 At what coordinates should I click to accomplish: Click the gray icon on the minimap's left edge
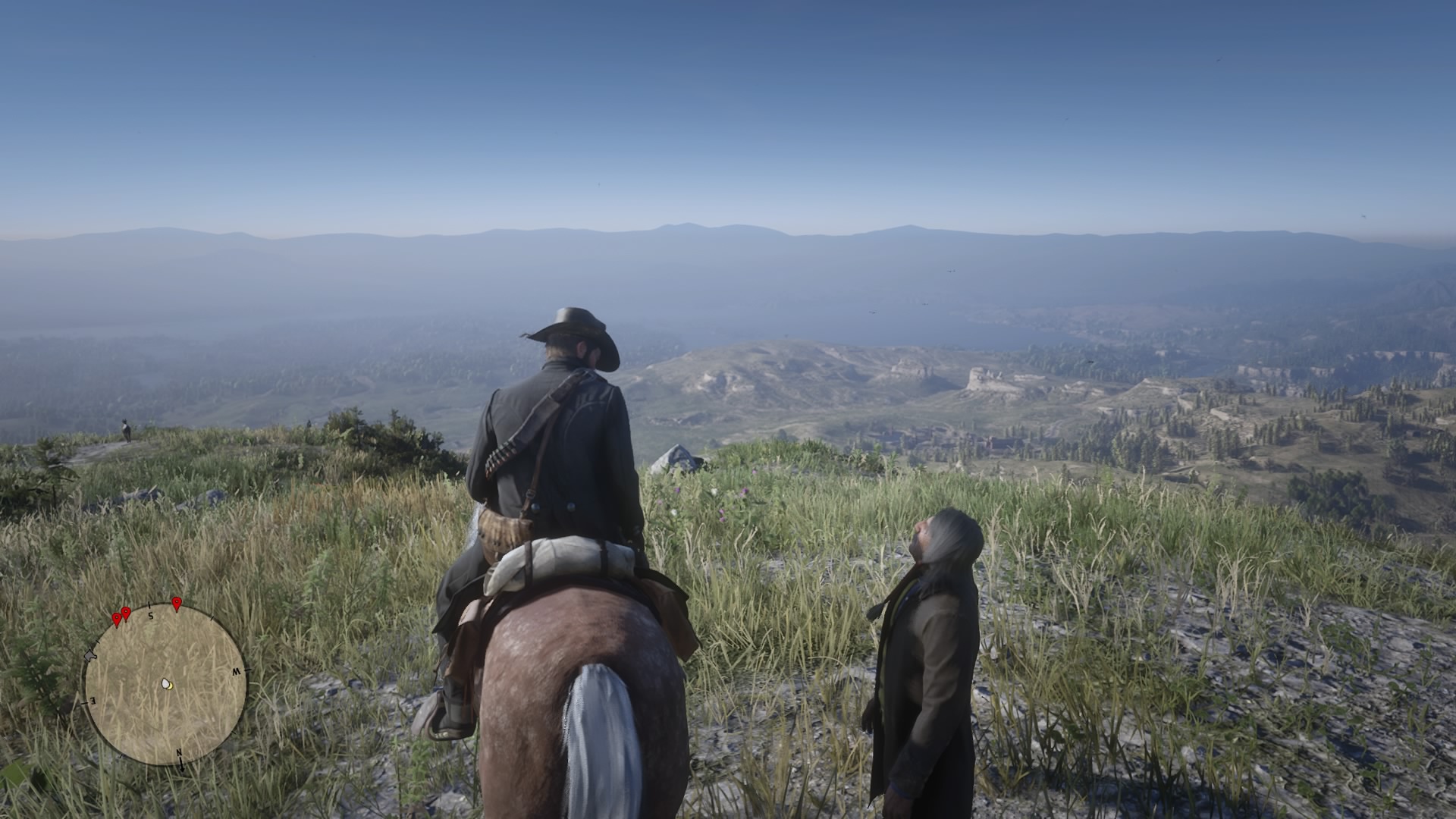click(x=90, y=656)
